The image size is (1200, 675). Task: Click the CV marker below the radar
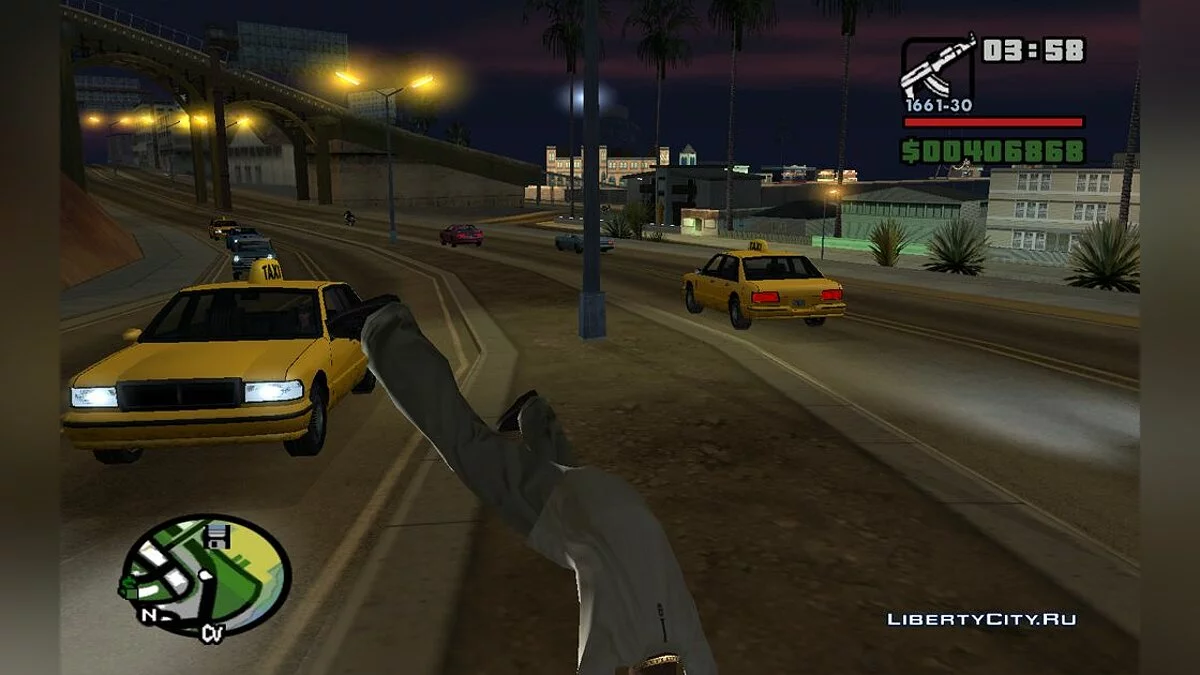211,631
